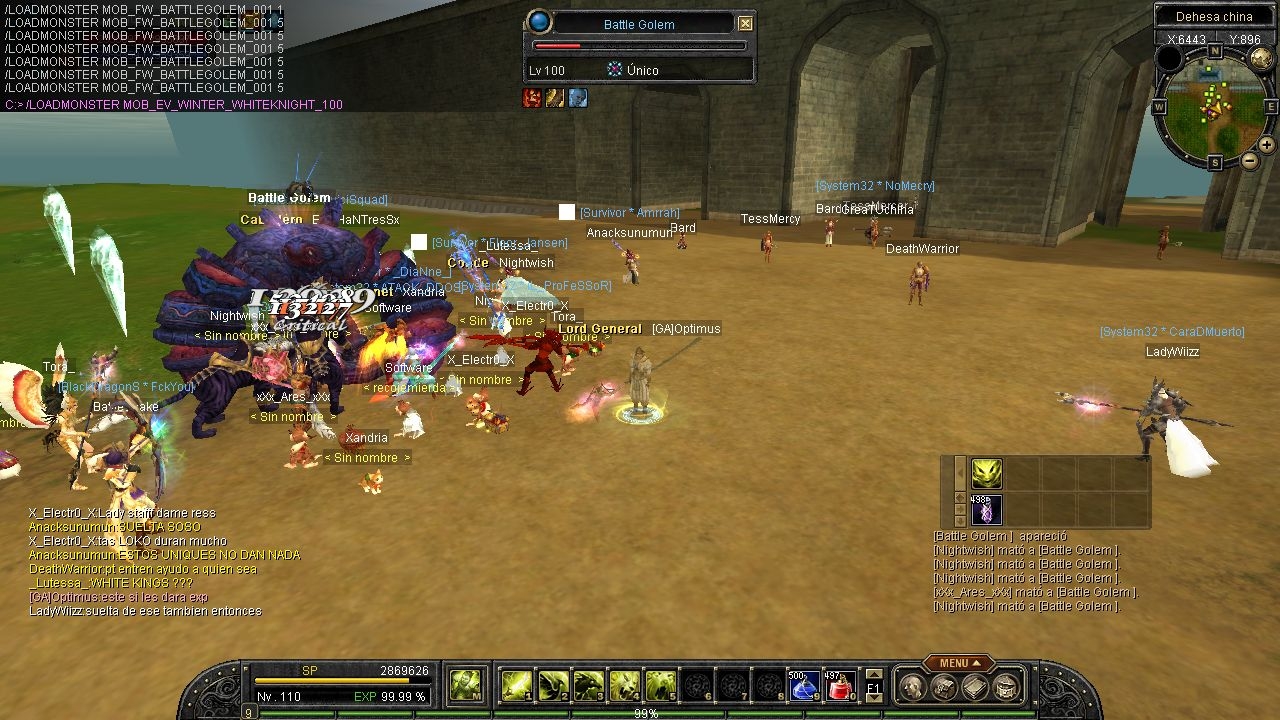
Task: Trigger the lion roar skill in slot 5
Action: [x=659, y=686]
